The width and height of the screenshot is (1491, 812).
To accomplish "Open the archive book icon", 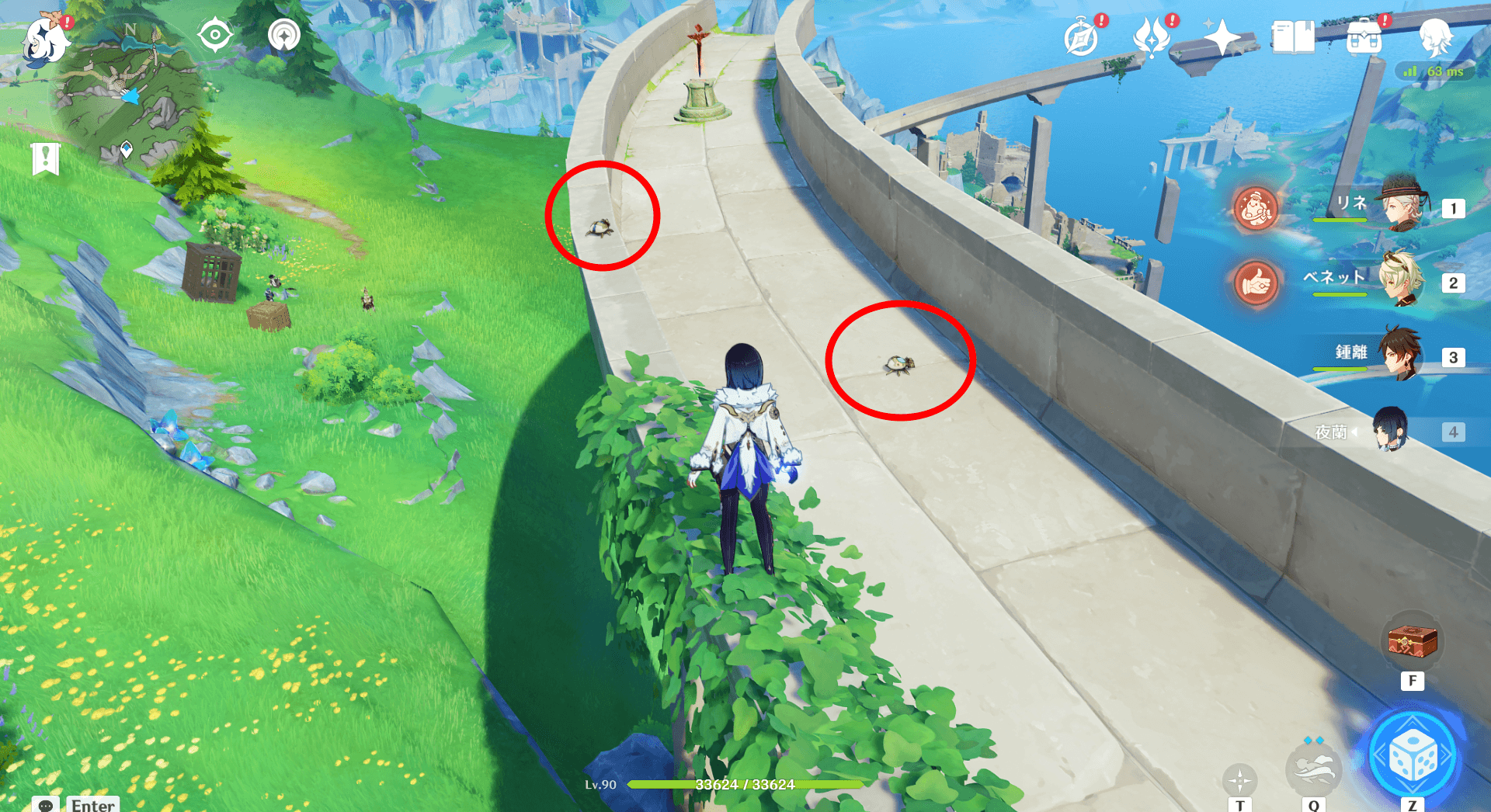I will click(x=1293, y=35).
